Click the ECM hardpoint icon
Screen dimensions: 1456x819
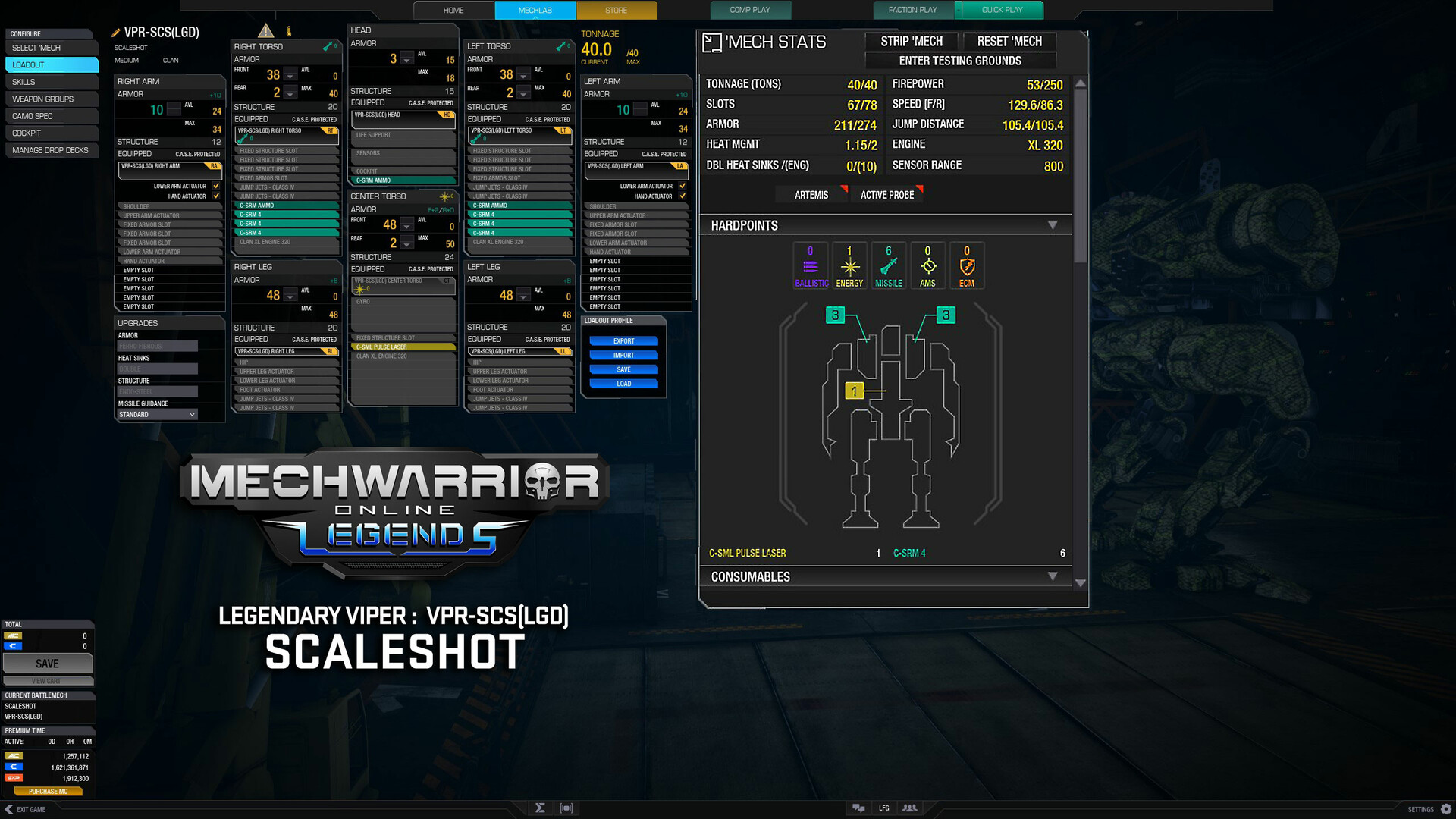(x=967, y=265)
